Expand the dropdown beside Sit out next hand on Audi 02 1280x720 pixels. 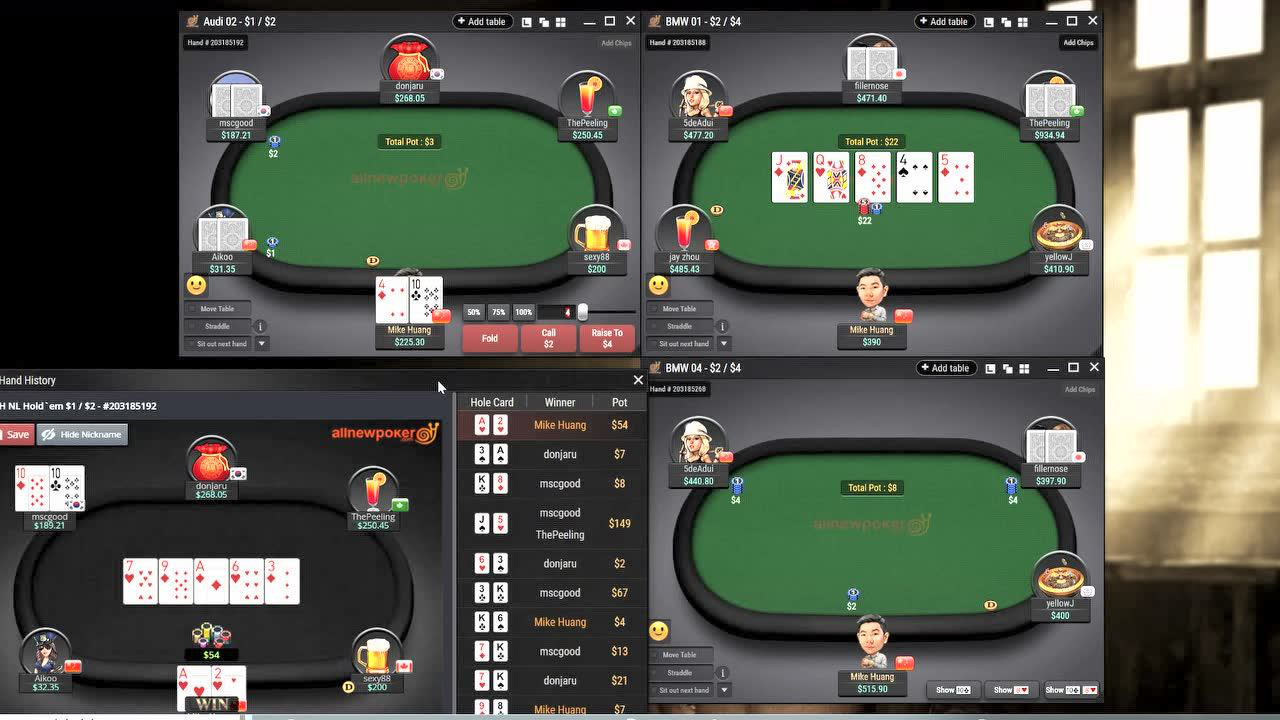262,343
